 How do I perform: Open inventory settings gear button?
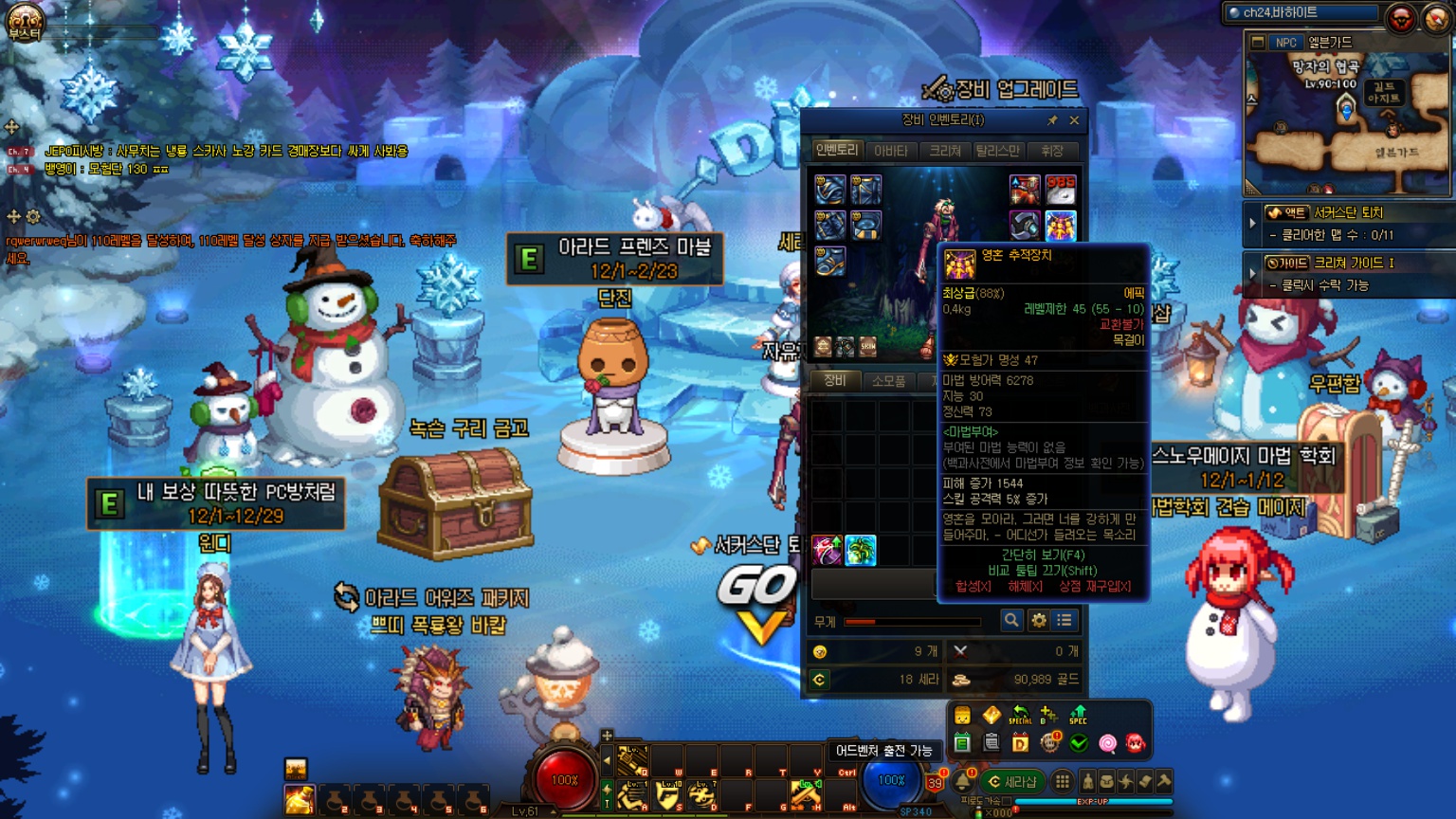point(1039,620)
